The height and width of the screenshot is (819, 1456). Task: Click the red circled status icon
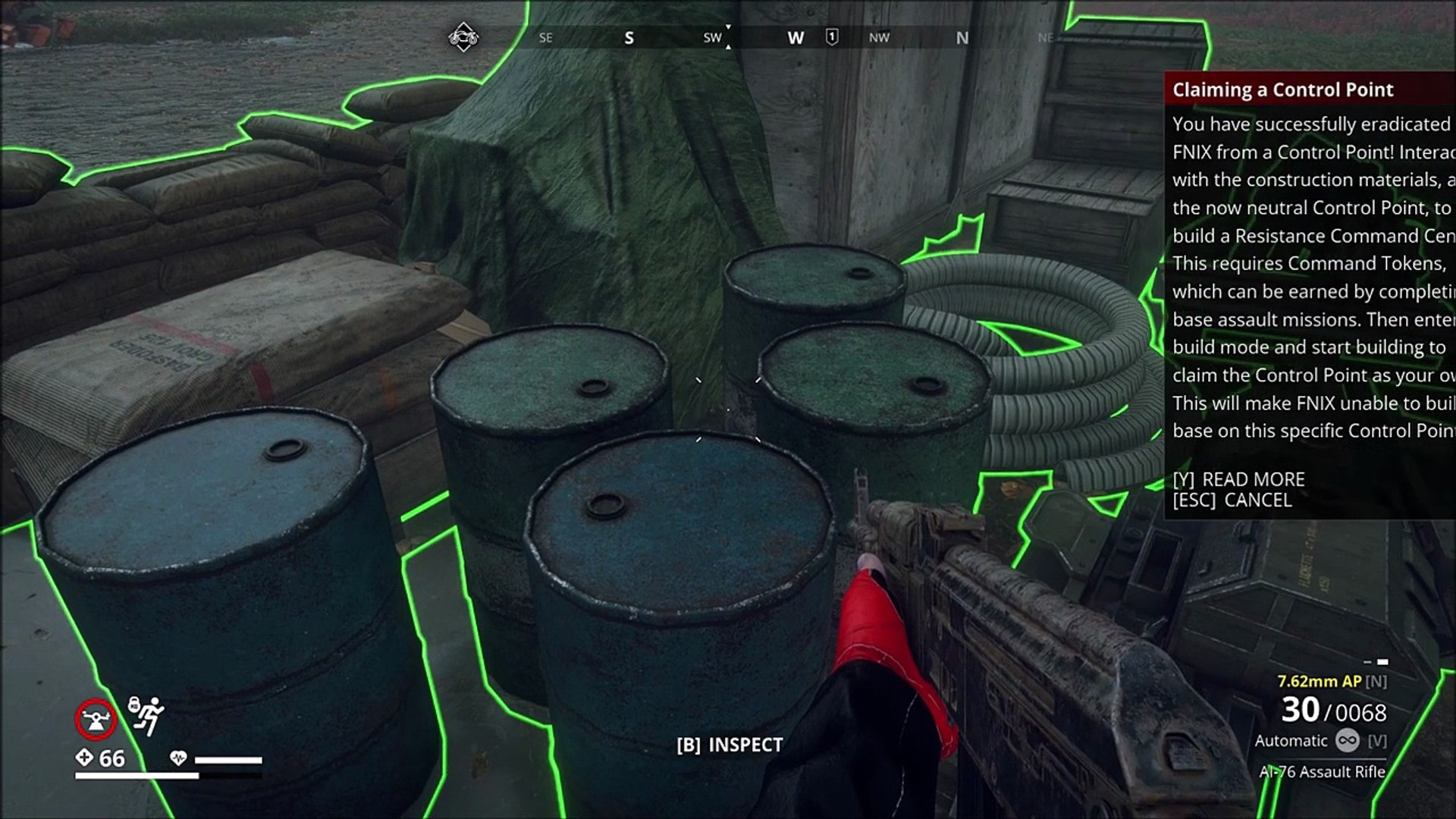tap(96, 720)
